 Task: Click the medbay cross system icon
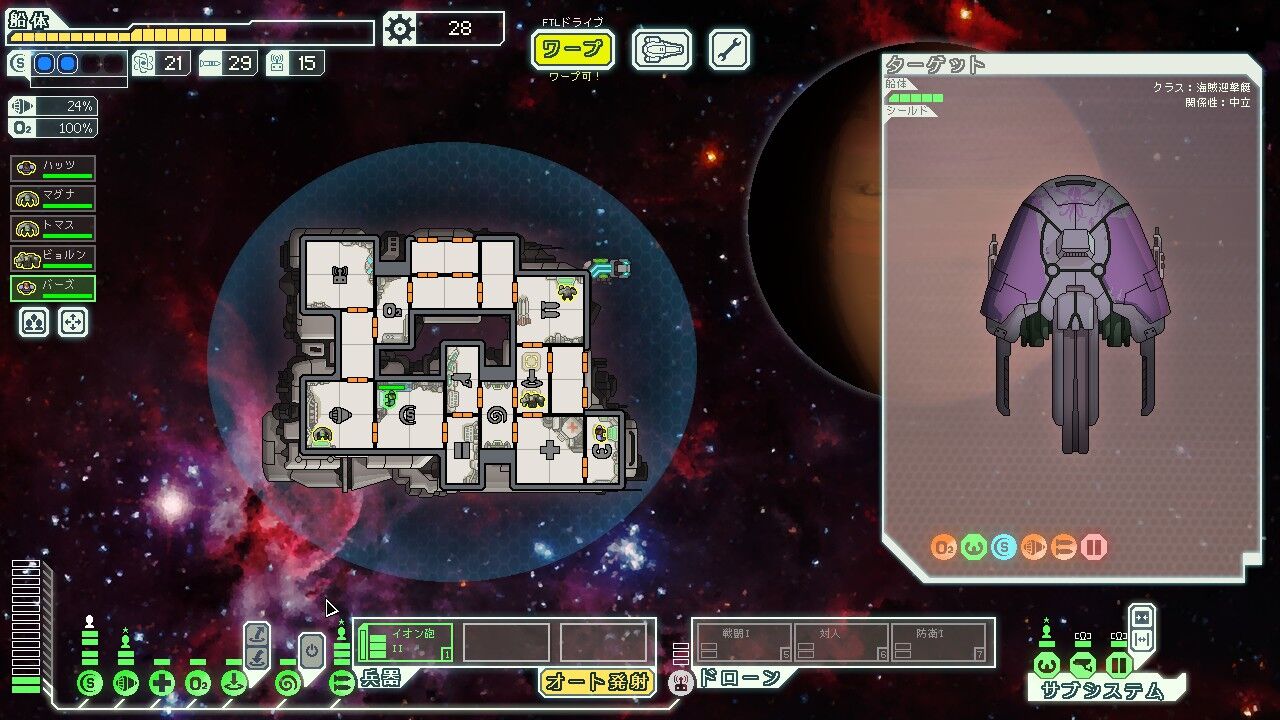click(162, 684)
